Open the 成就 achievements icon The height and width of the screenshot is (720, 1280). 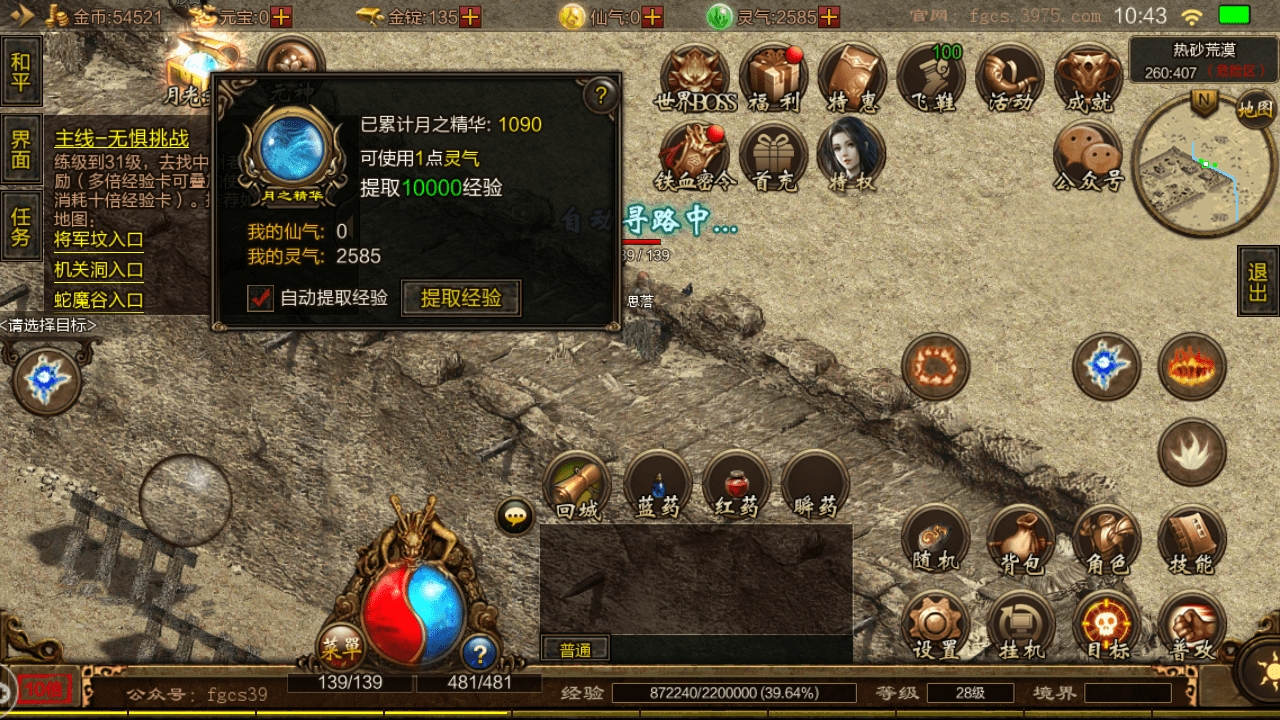1089,77
